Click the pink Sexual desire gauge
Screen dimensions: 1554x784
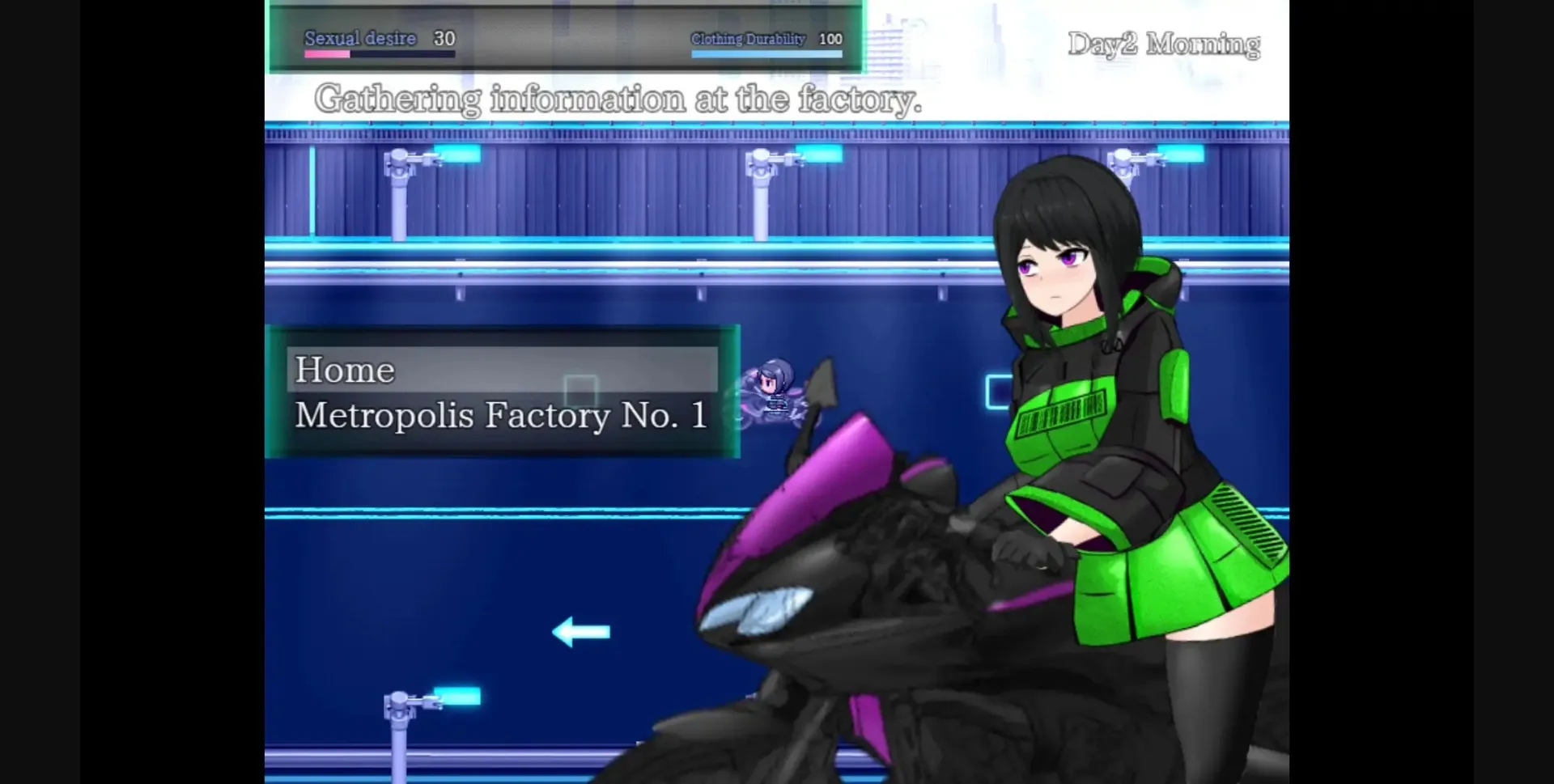click(327, 54)
